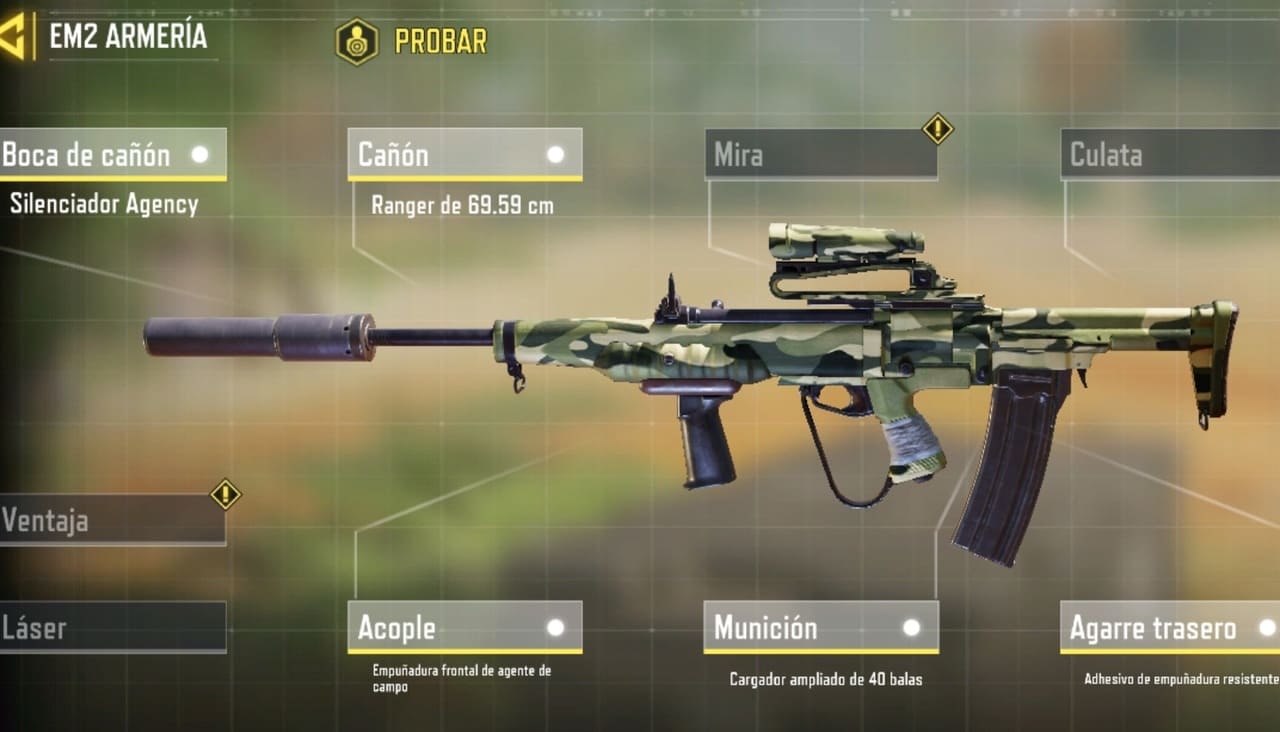Open the Culata attachment slot
This screenshot has width=1280, height=732.
click(1170, 155)
